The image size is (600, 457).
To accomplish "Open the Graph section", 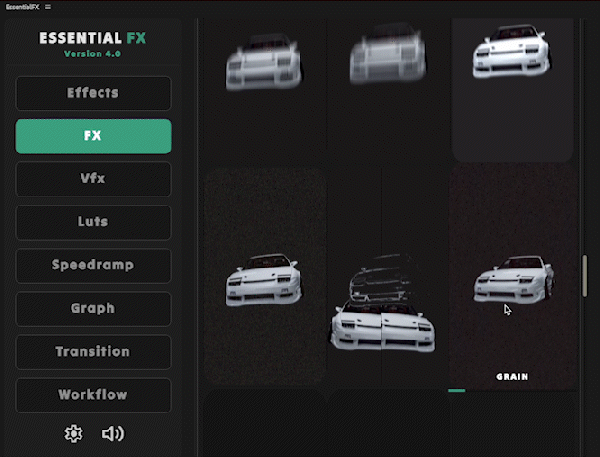I will [x=93, y=308].
